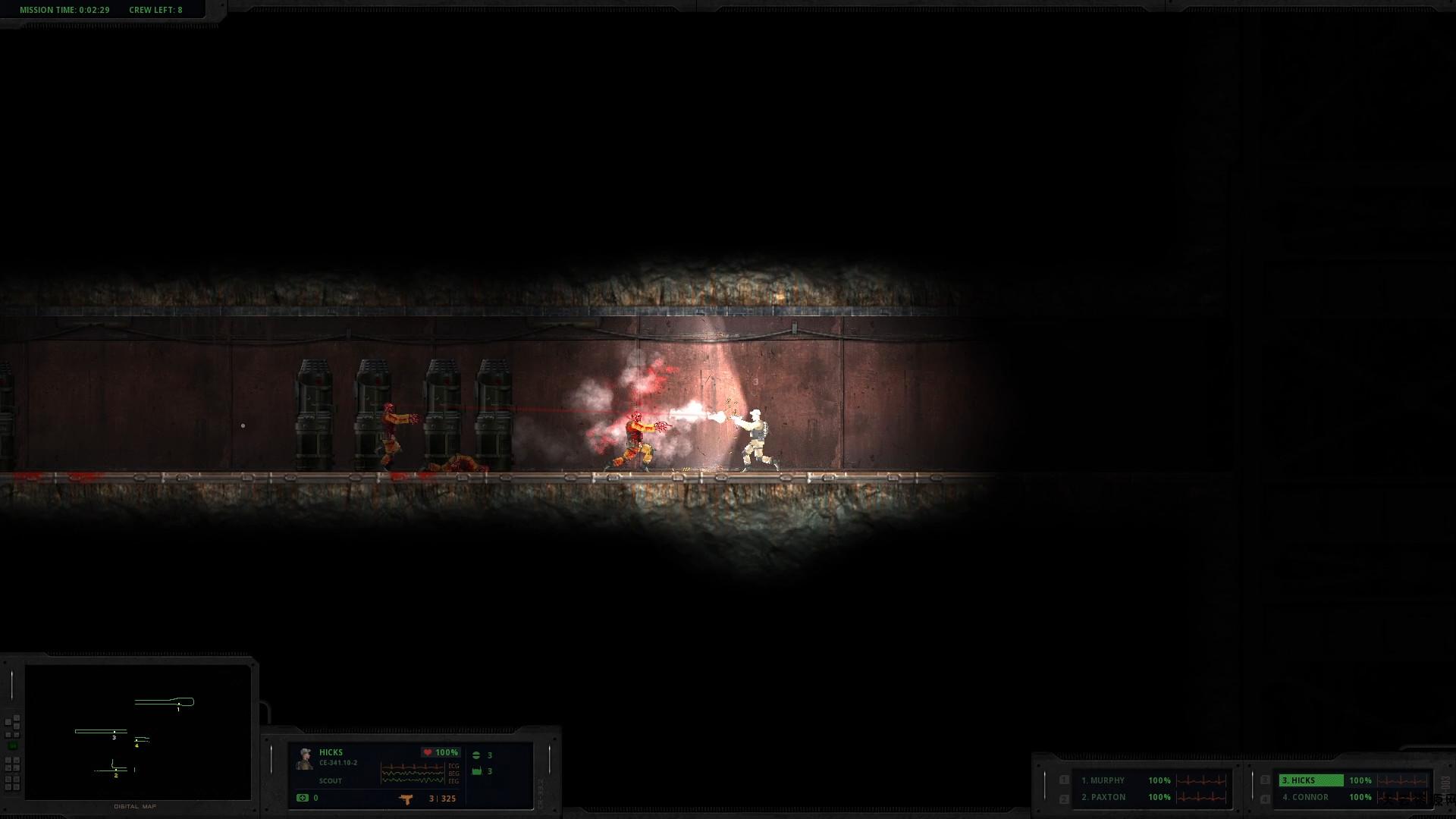1456x819 pixels.
Task: Click Hicks' 100% health bar
Action: (446, 752)
